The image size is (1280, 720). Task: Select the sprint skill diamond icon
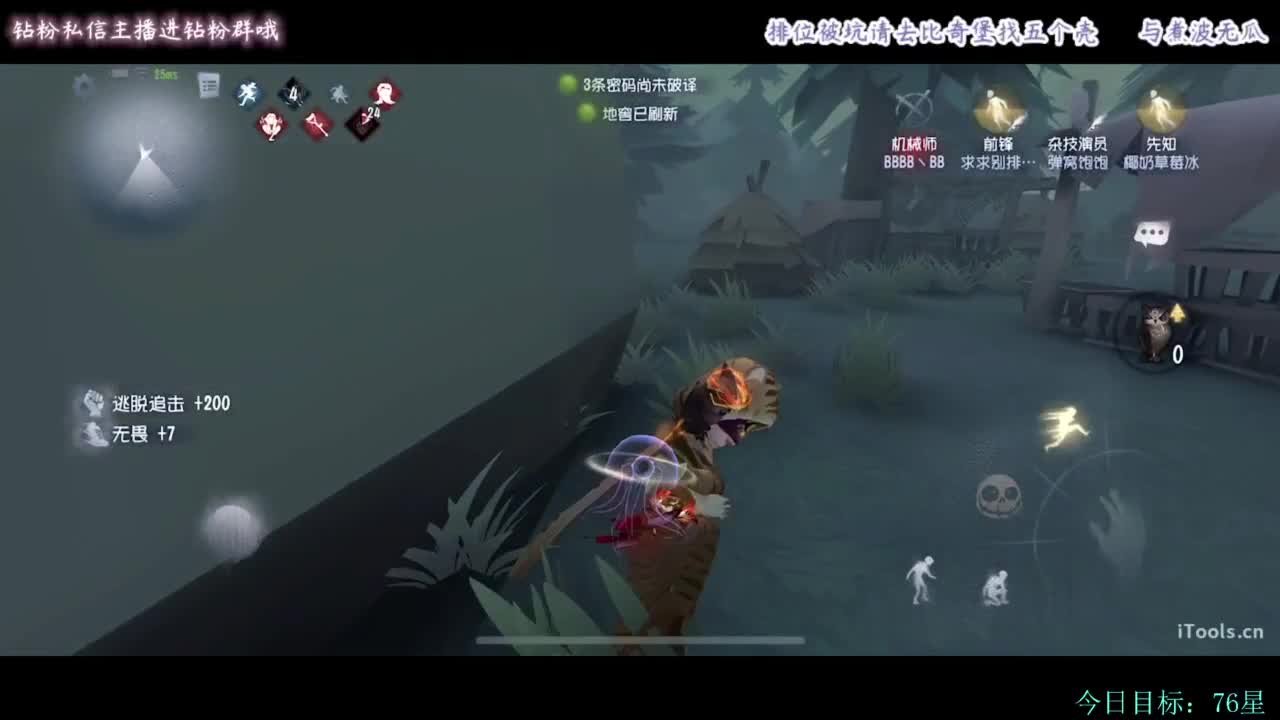pyautogui.click(x=246, y=93)
